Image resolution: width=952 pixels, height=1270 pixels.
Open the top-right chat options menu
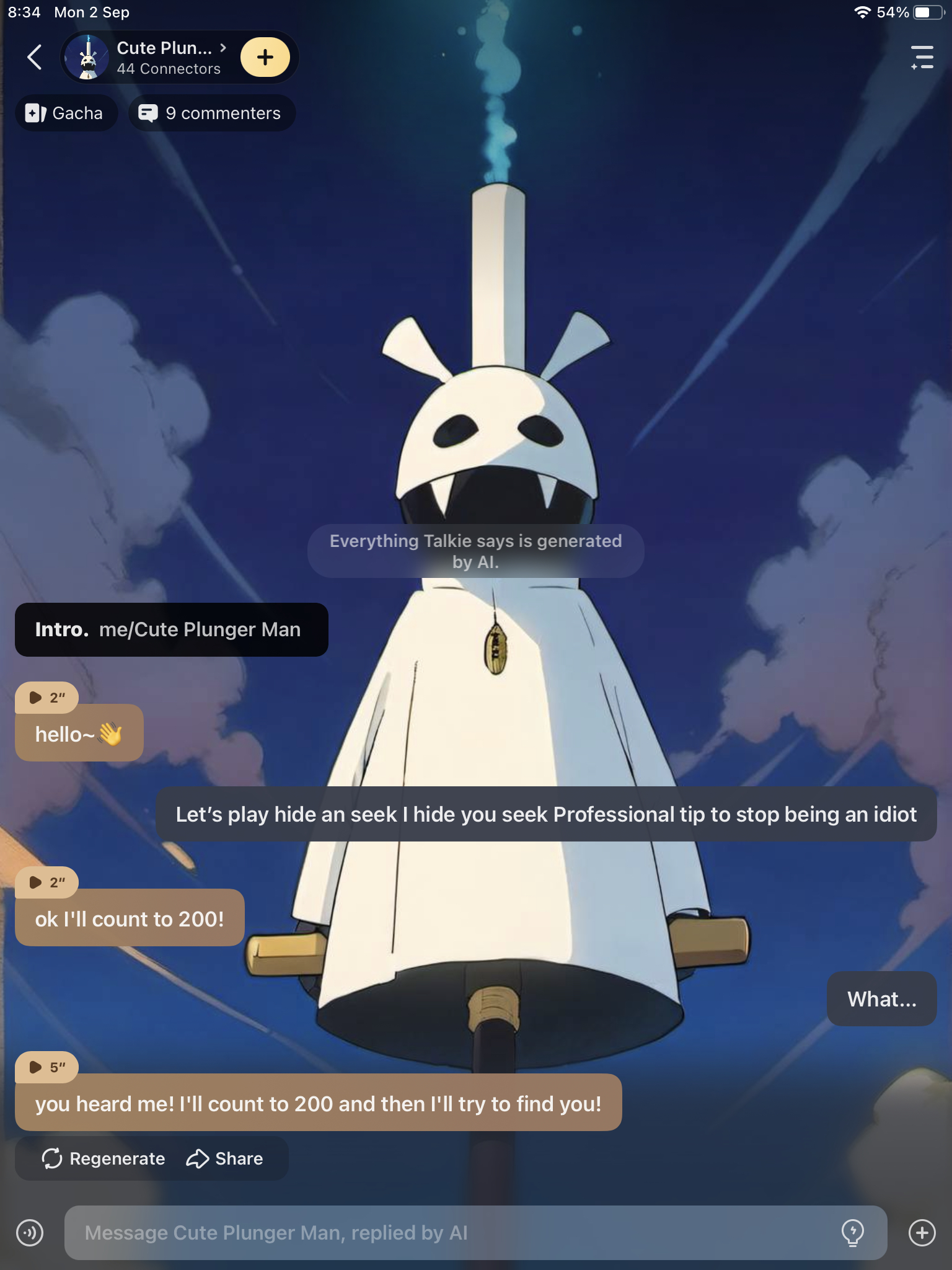click(922, 58)
